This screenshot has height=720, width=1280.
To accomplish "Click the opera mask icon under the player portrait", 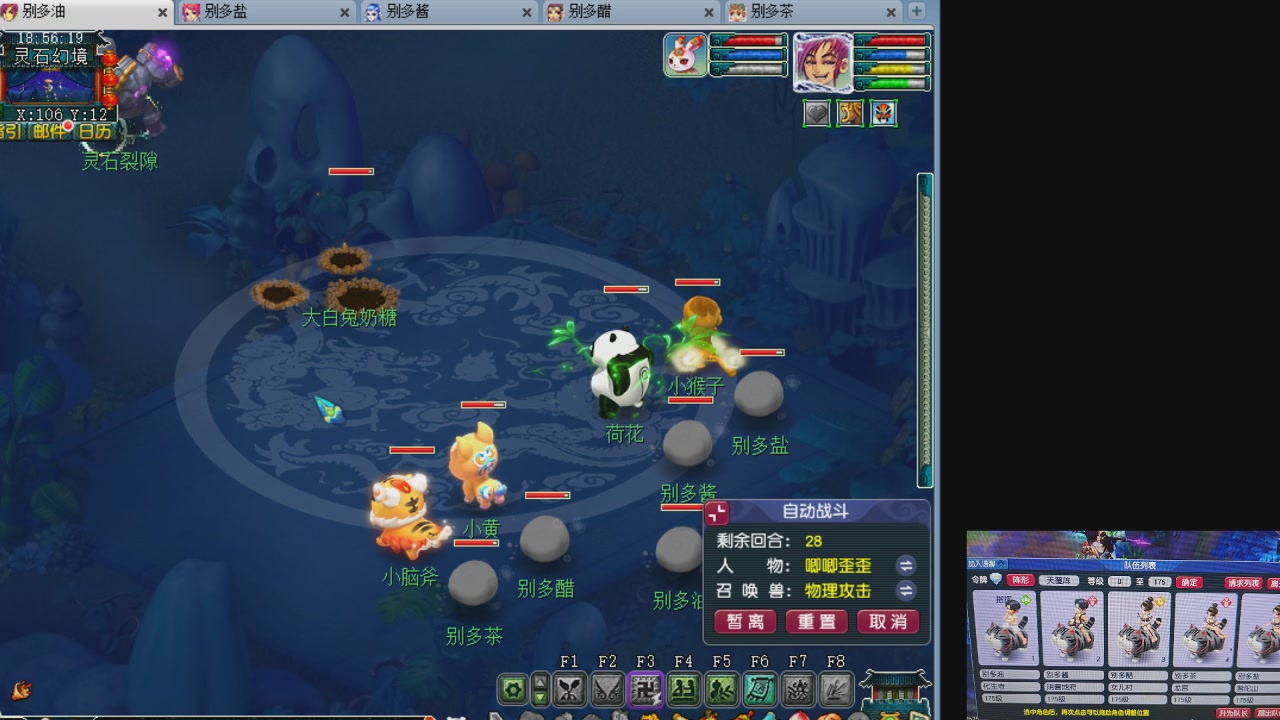I will (x=883, y=114).
